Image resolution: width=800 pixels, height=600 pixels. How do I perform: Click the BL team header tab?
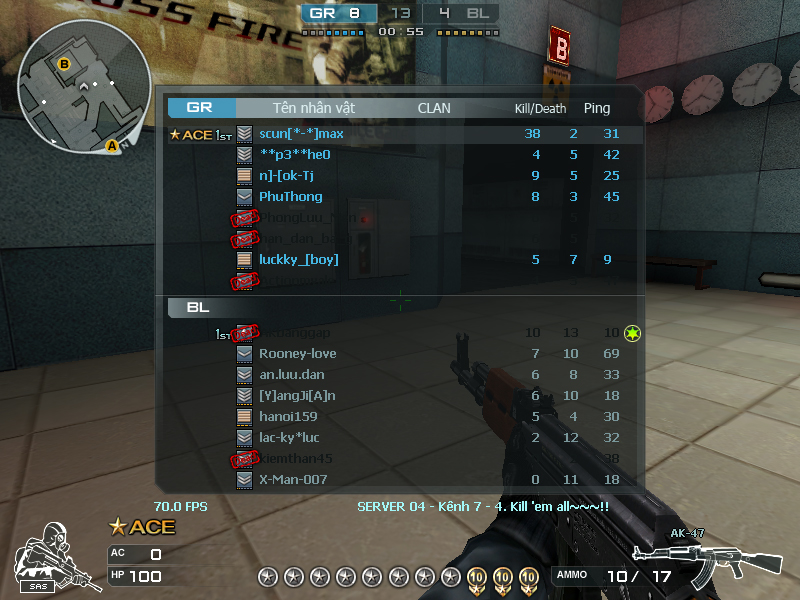click(x=199, y=308)
